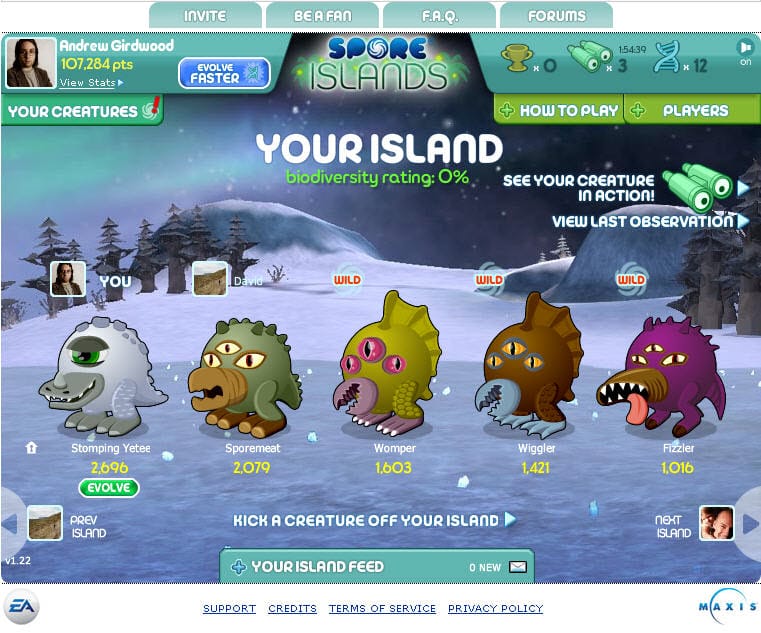Open the Terms of Service link
The image size is (761, 633).
tap(382, 608)
